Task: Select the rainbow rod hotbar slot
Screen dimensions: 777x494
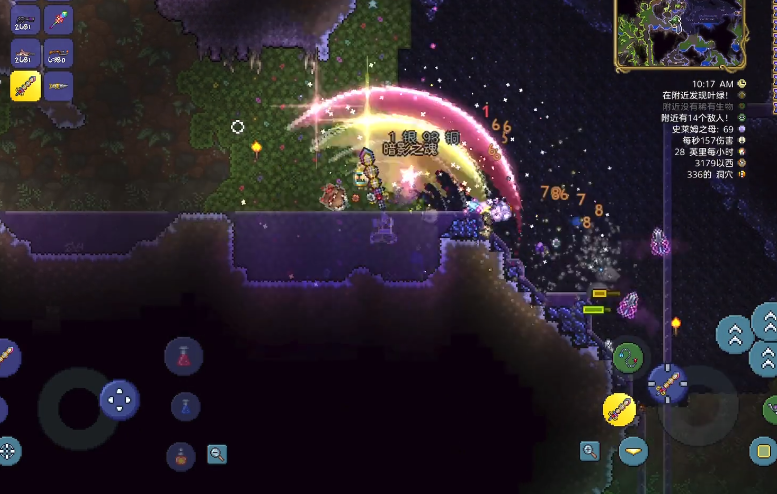Action: pos(59,19)
